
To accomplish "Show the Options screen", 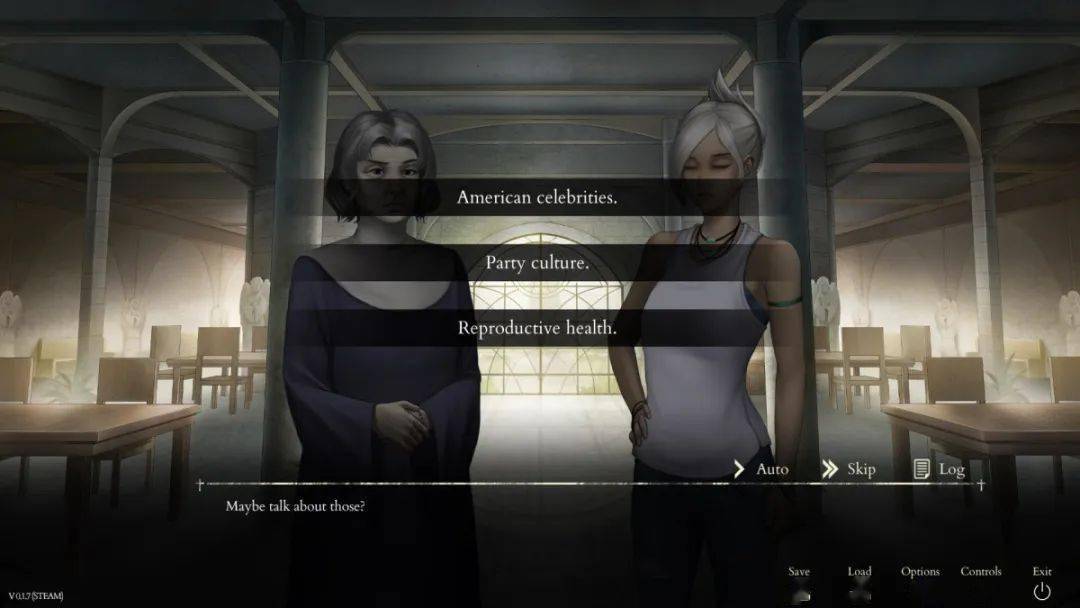I will coord(920,573).
